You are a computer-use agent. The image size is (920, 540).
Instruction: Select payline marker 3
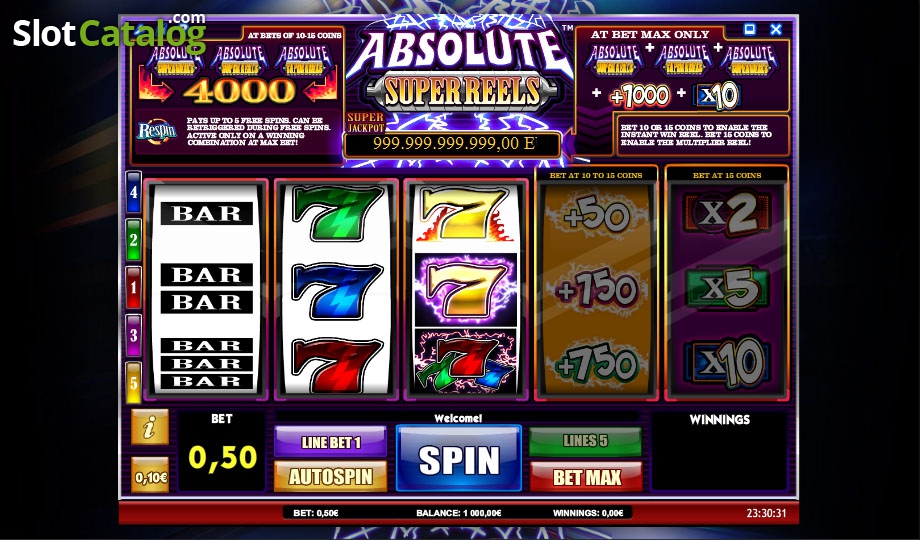pyautogui.click(x=134, y=334)
